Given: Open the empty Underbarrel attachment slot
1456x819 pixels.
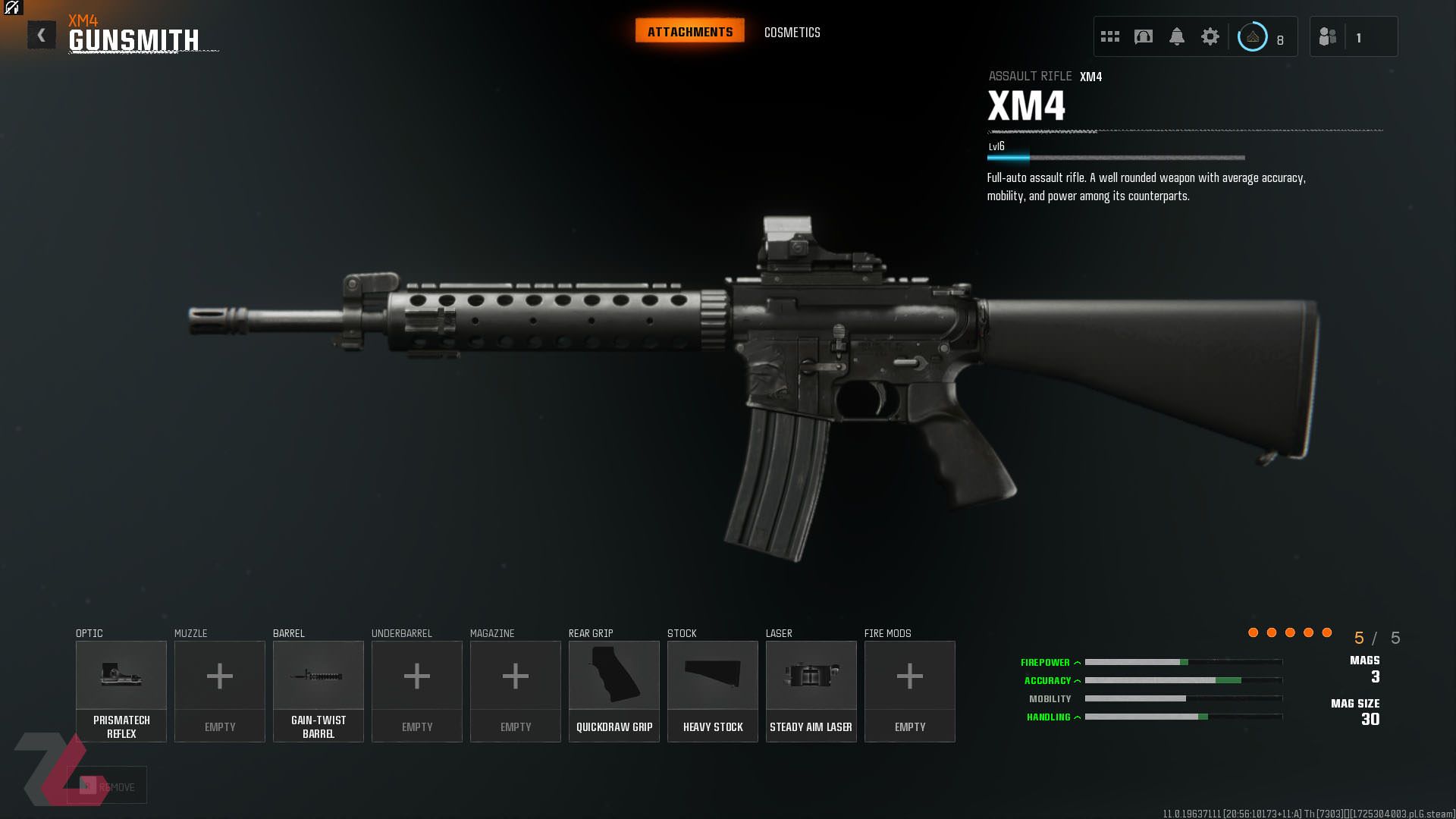Looking at the screenshot, I should 416,690.
